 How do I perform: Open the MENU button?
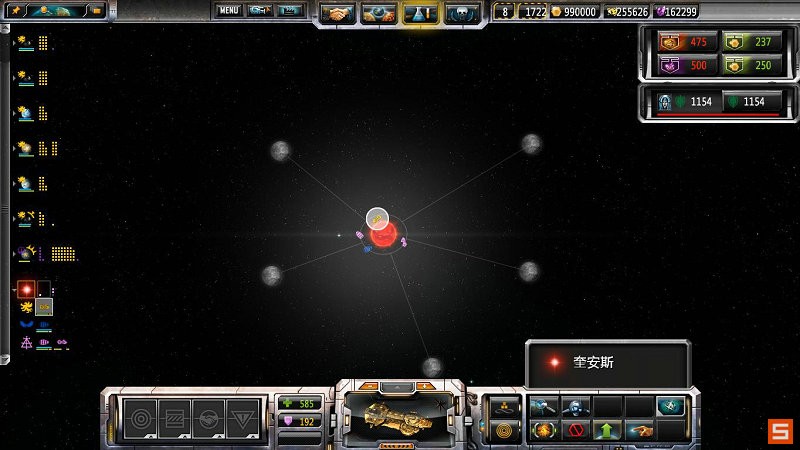point(229,11)
